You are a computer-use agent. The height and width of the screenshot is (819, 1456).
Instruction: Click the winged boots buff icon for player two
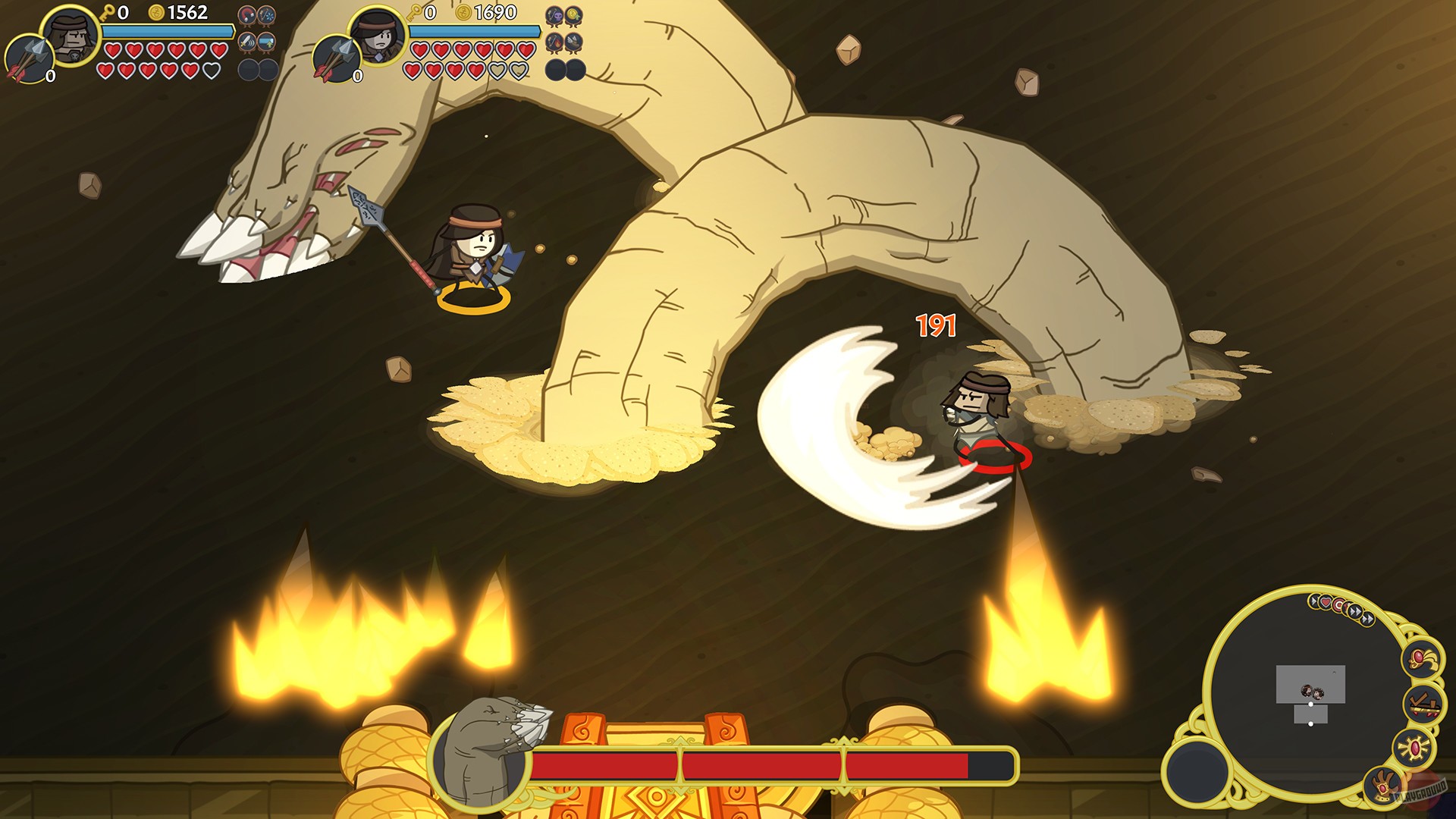573,42
